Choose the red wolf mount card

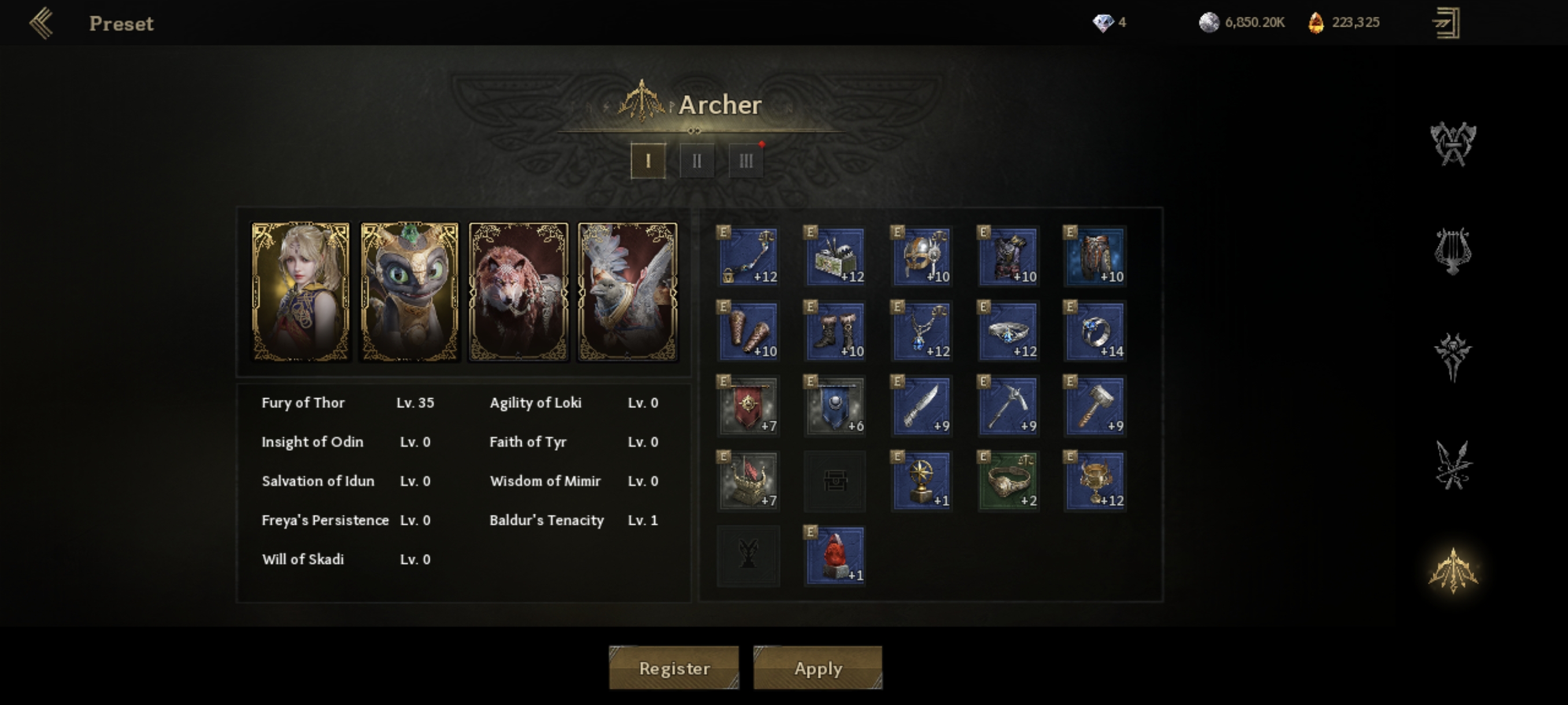519,292
